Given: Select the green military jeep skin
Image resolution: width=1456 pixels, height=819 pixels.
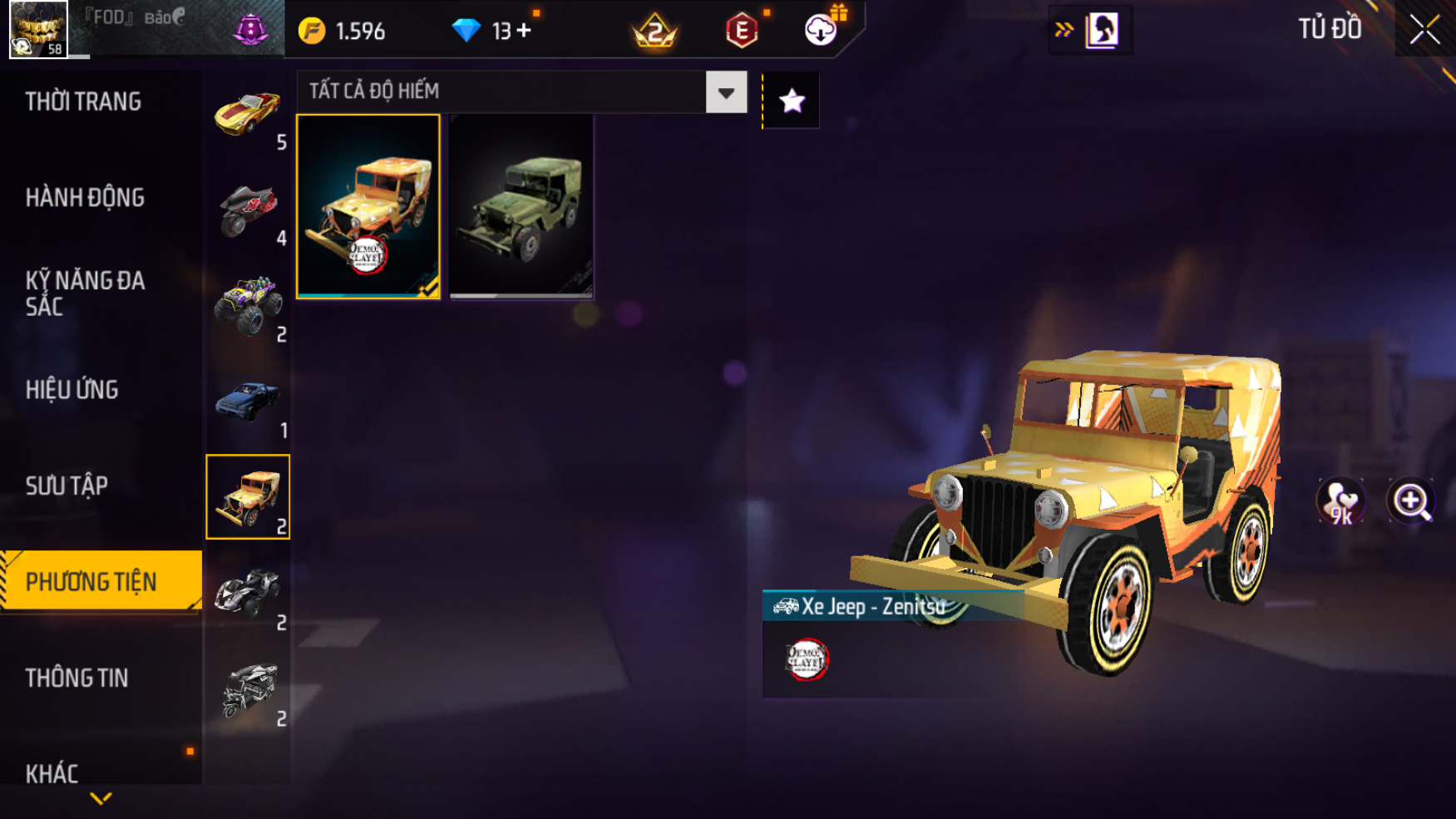Looking at the screenshot, I should pos(521,206).
